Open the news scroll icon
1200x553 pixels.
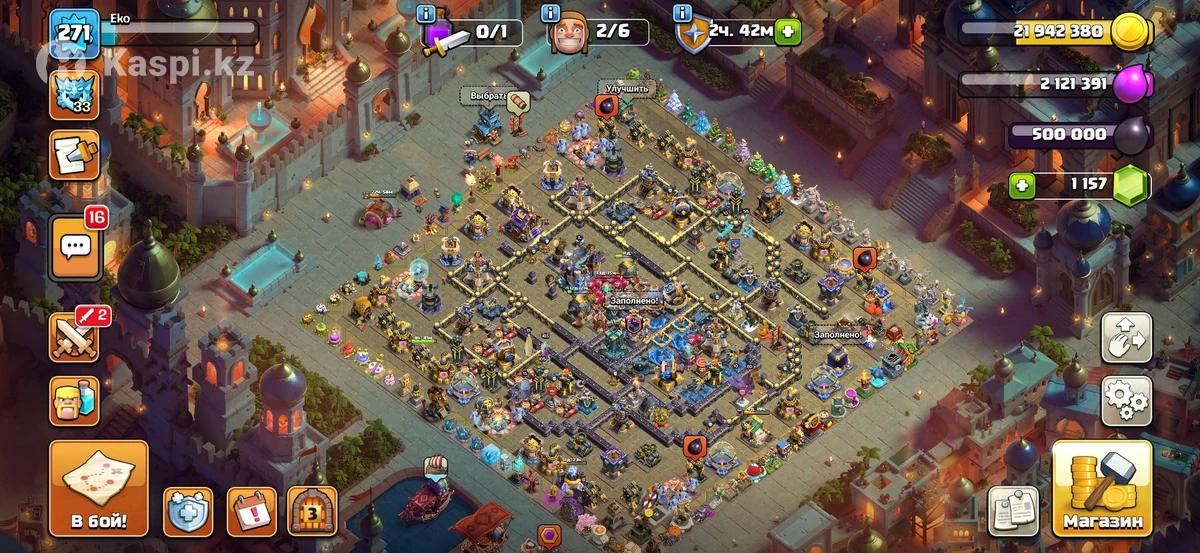point(75,155)
